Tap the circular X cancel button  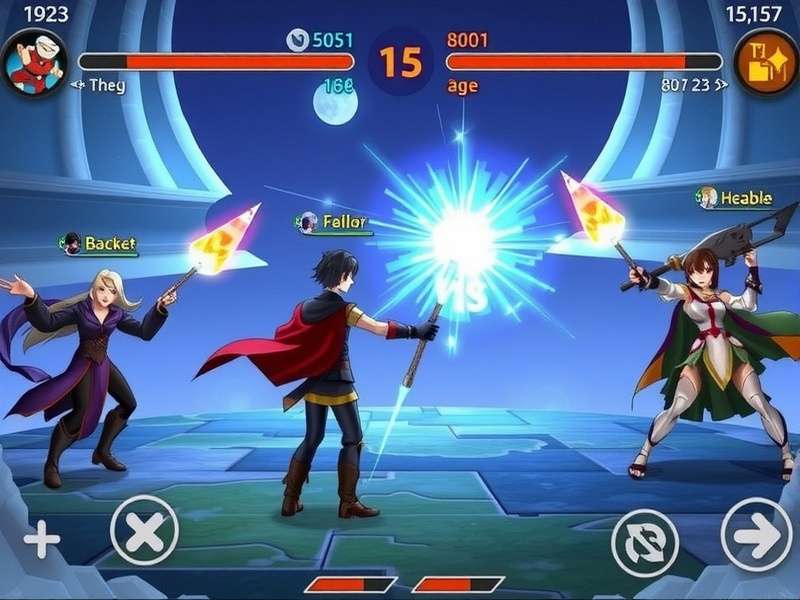pos(144,530)
